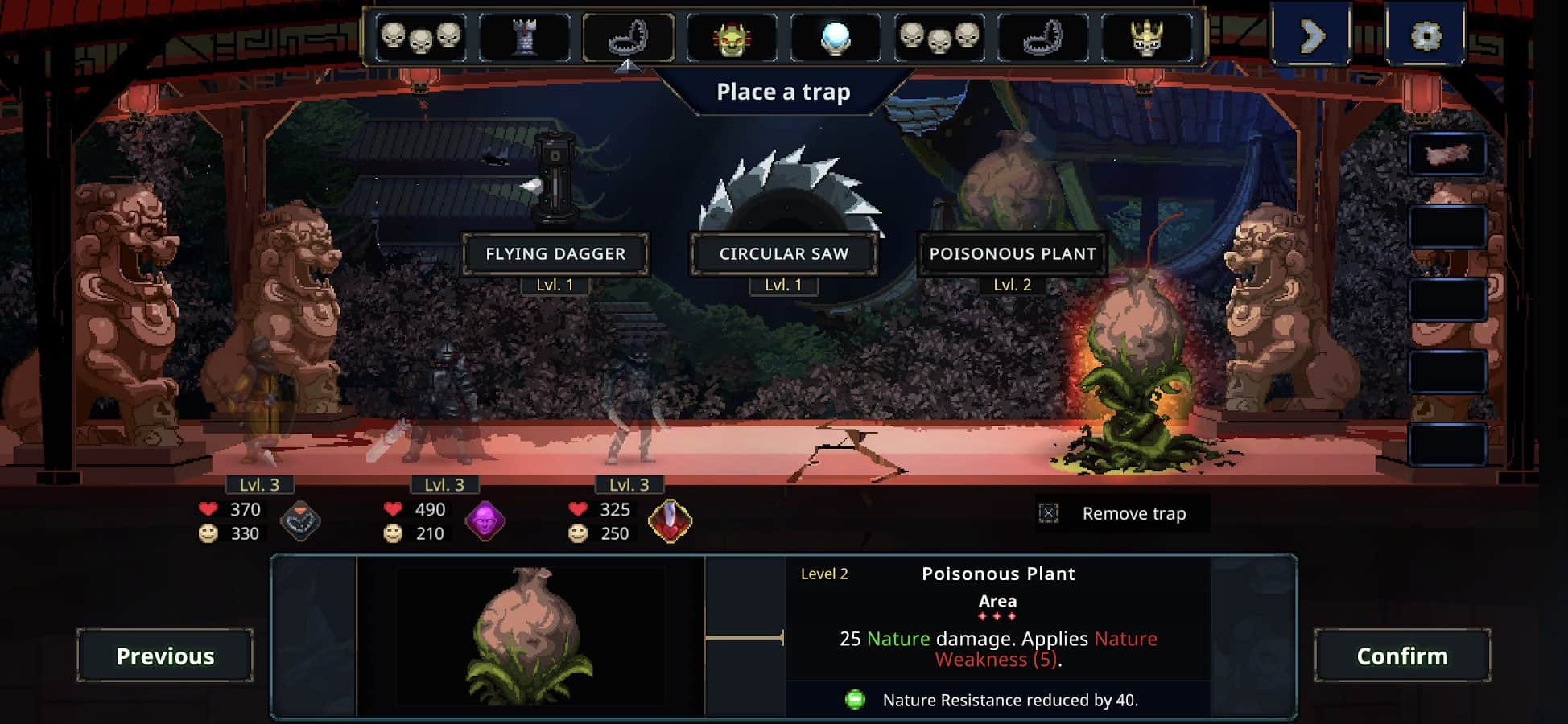Viewport: 1568px width, 724px height.
Task: Select the first three-skulls room
Action: pos(420,37)
